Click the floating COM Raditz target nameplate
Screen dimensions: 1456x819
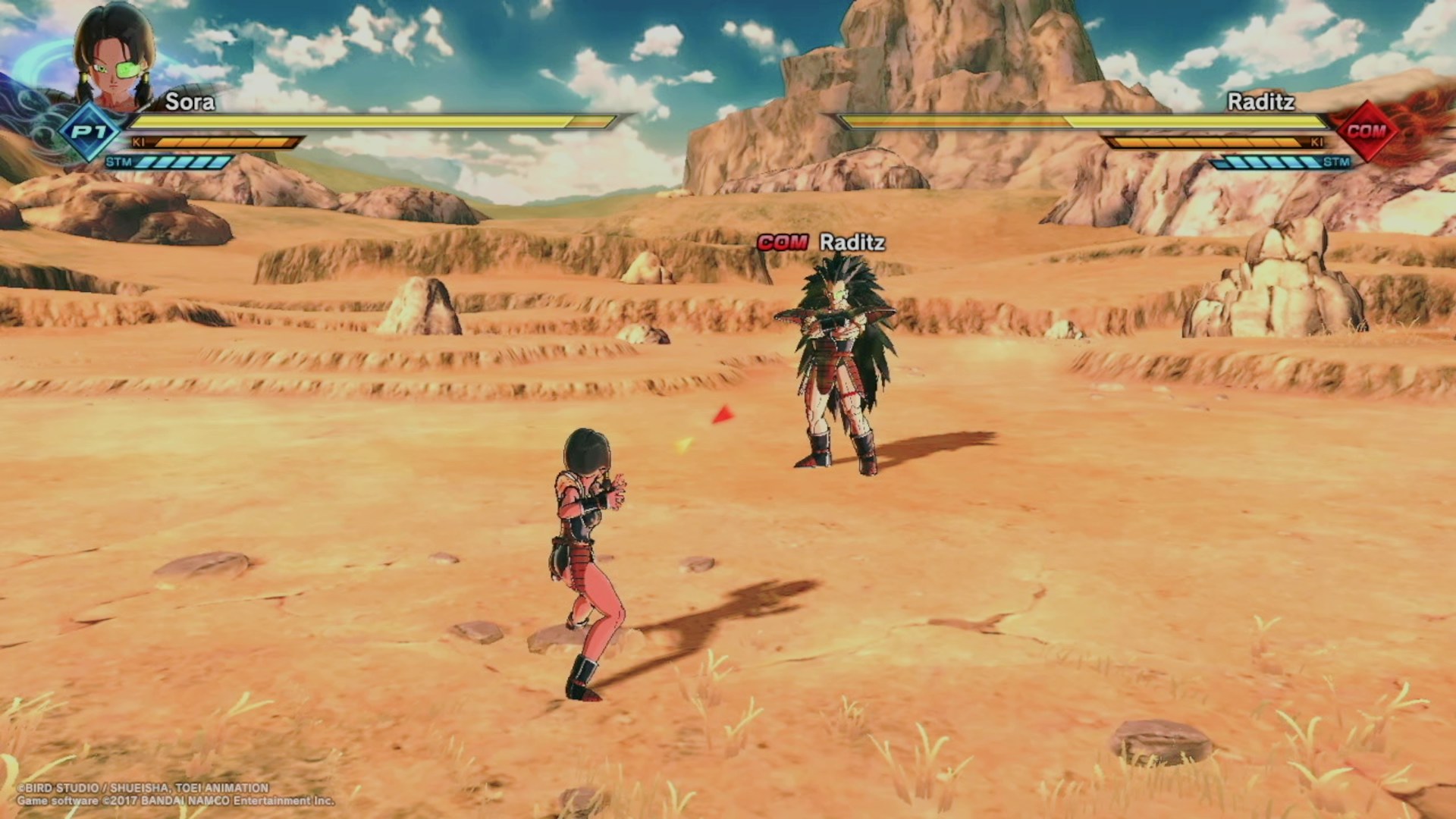[821, 243]
